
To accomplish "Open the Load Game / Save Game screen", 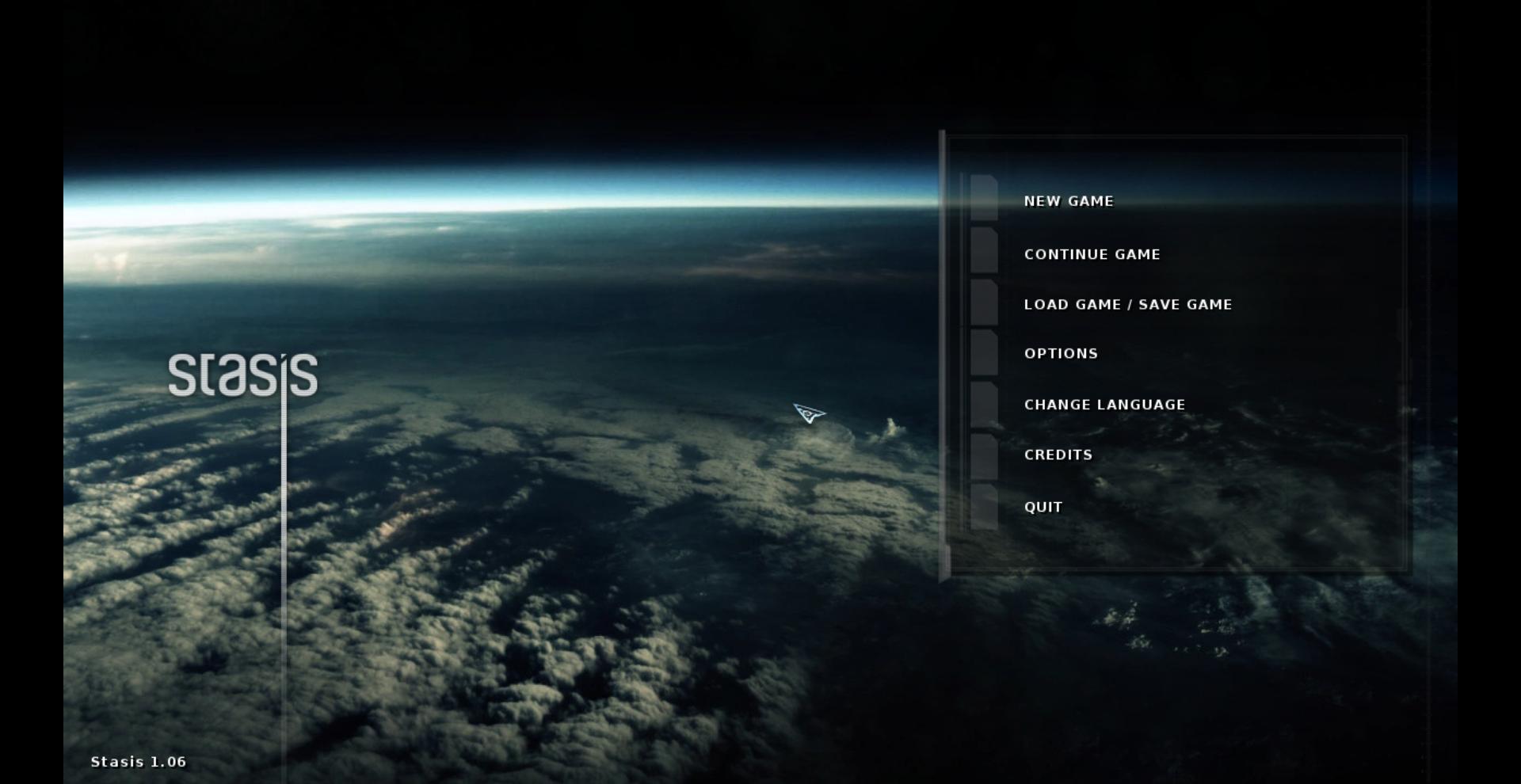I will click(1127, 304).
